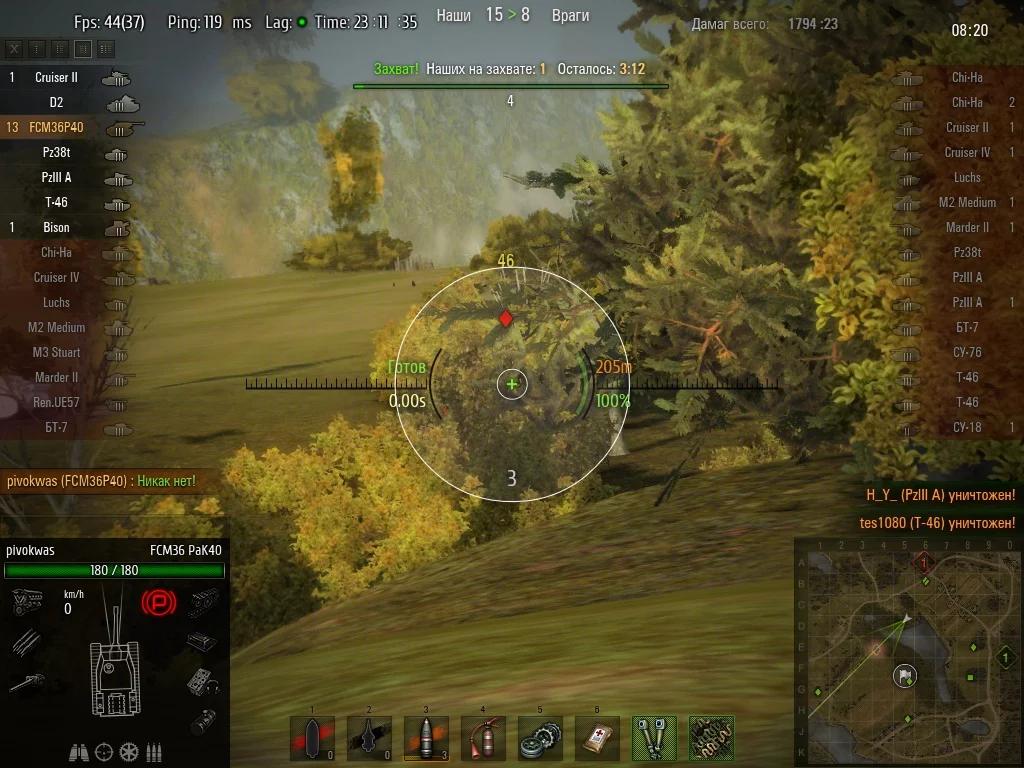Use the first aid kit consumable
Image resolution: width=1024 pixels, height=768 pixels.
pyautogui.click(x=597, y=738)
